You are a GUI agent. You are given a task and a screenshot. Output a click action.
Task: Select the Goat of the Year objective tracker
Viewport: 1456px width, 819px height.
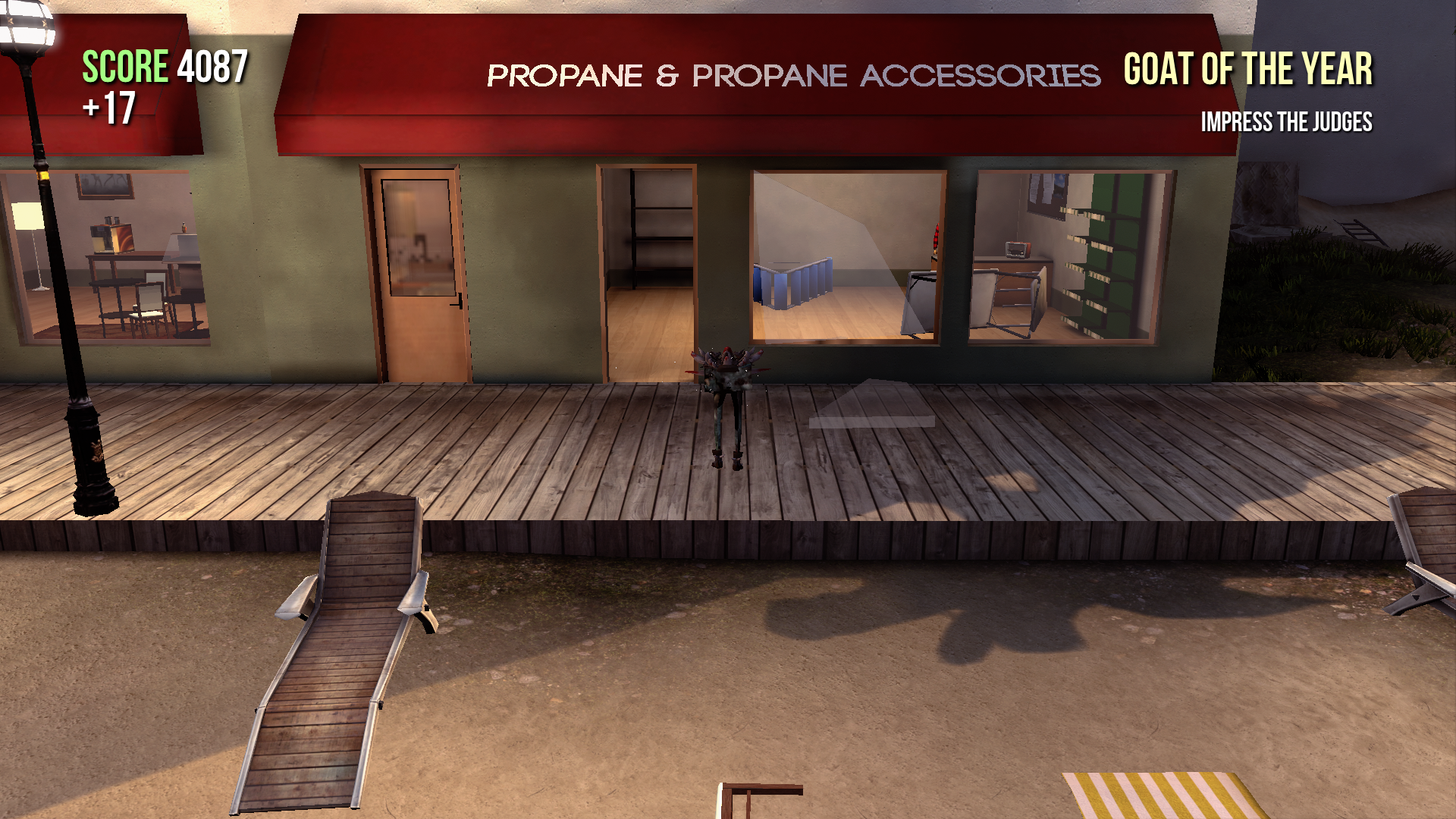coord(1247,71)
